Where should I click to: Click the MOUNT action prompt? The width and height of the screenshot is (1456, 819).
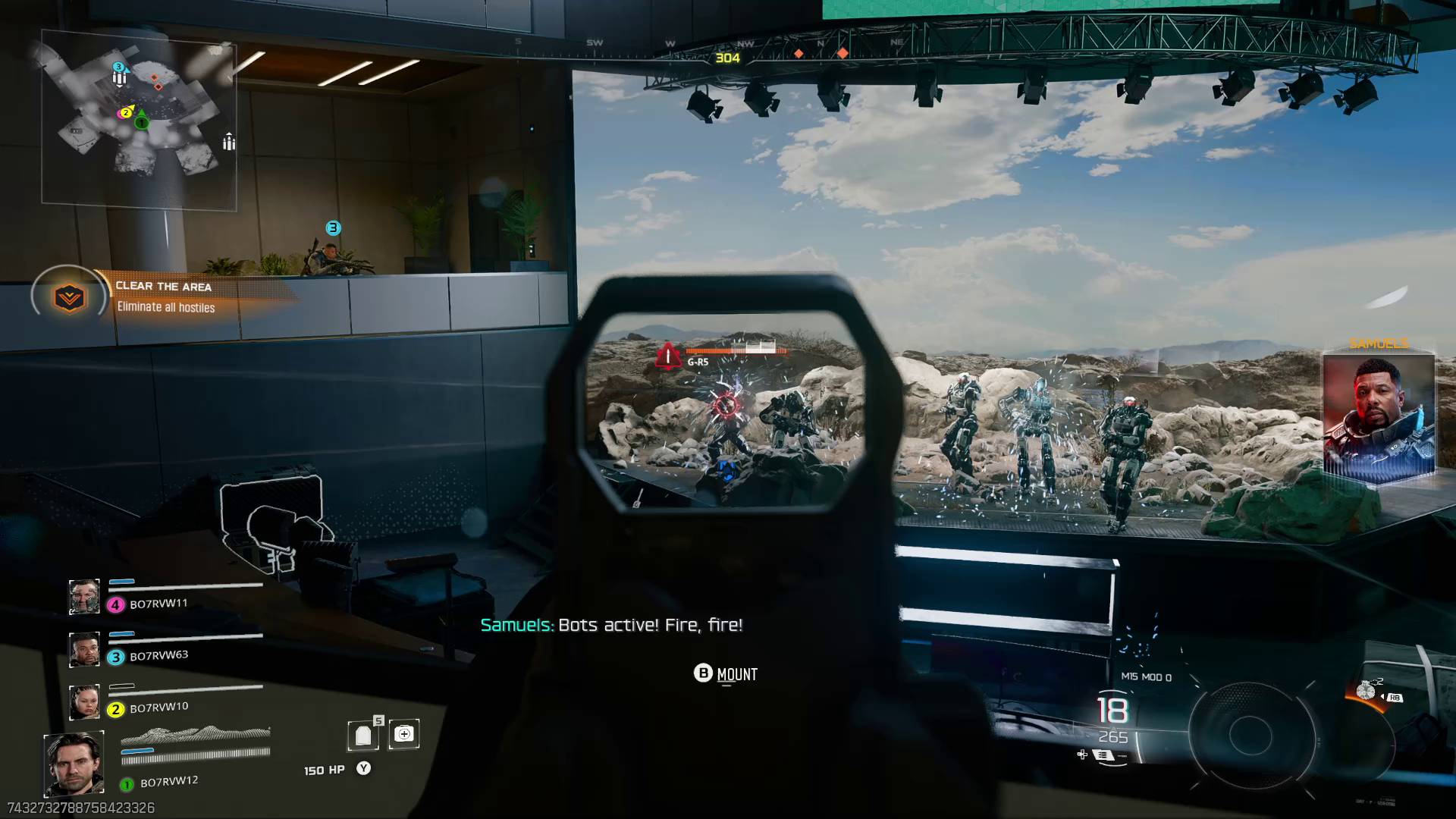click(737, 674)
